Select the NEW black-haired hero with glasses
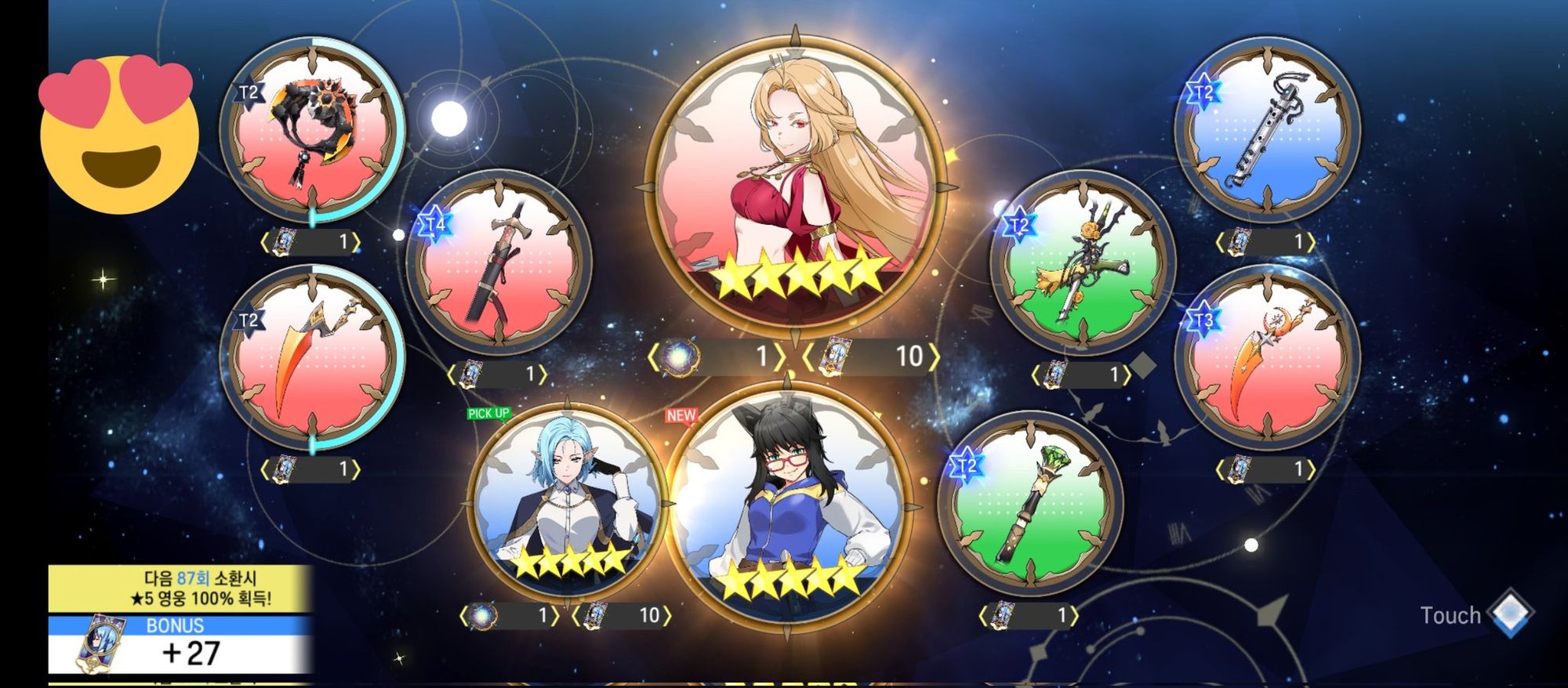The height and width of the screenshot is (688, 1568). 789,505
